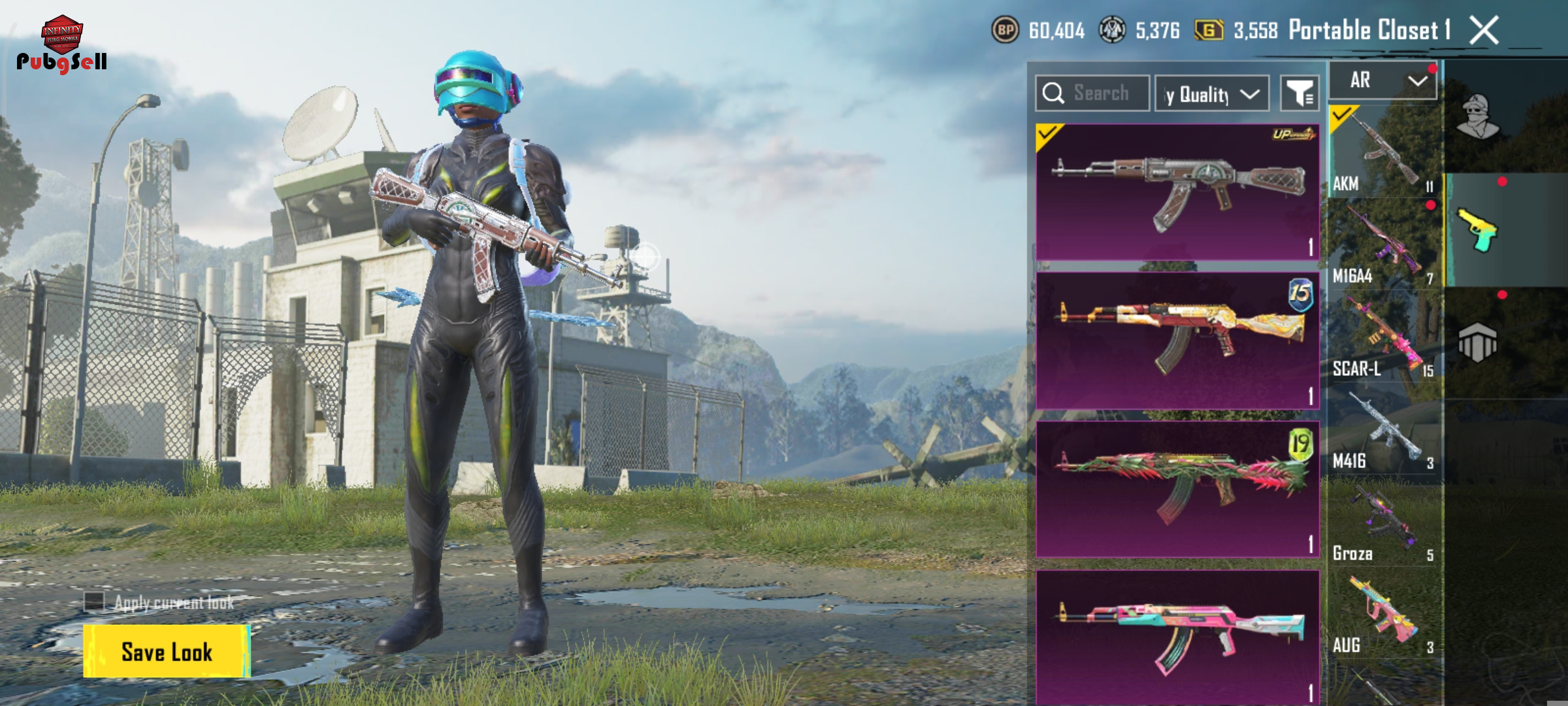The height and width of the screenshot is (706, 1568).
Task: Pick the pink and teal AKM skin
Action: (x=1177, y=637)
